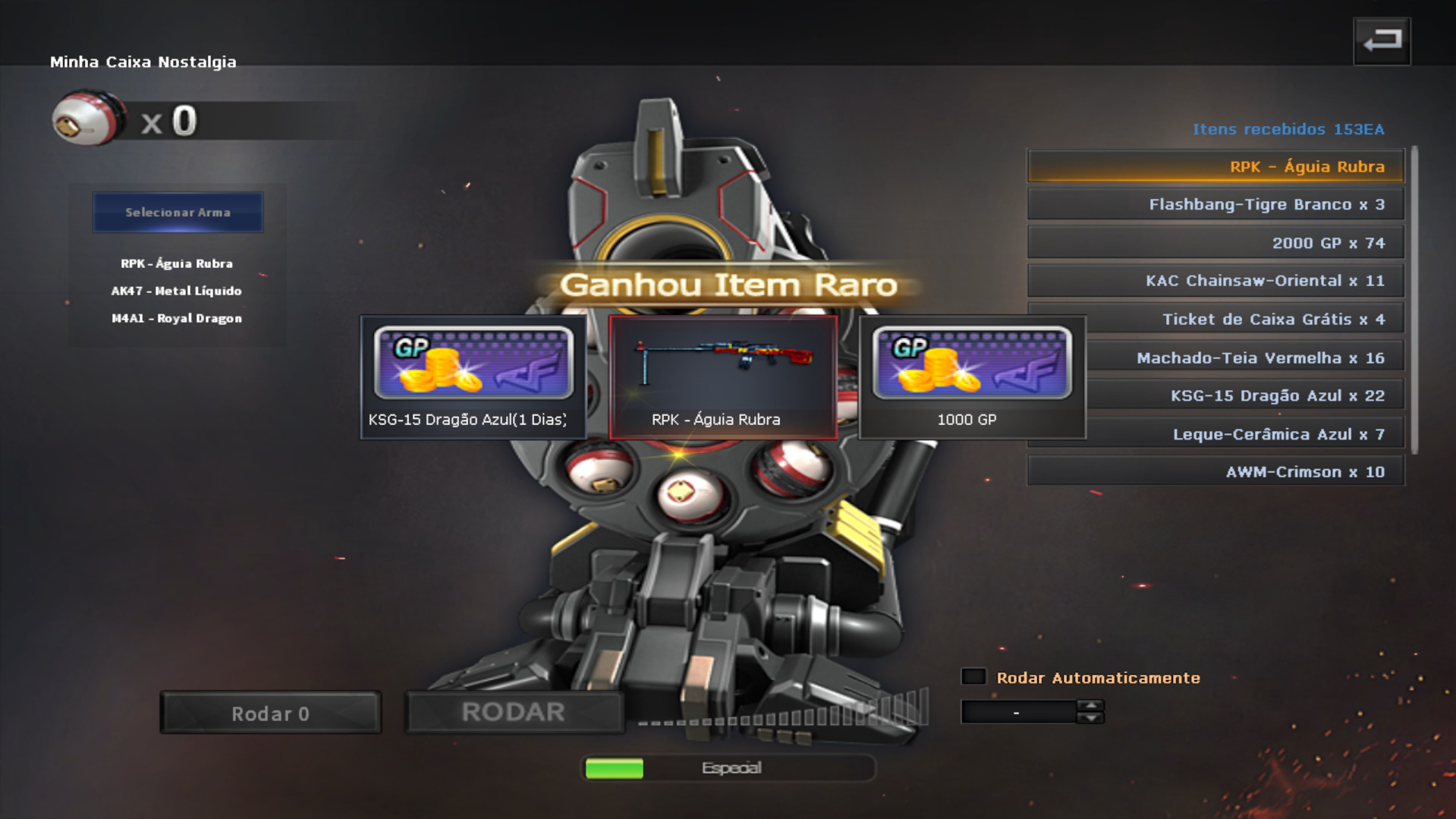Viewport: 1456px width, 819px height.
Task: Choose the 2000 GP x 74 row
Action: pos(1215,244)
